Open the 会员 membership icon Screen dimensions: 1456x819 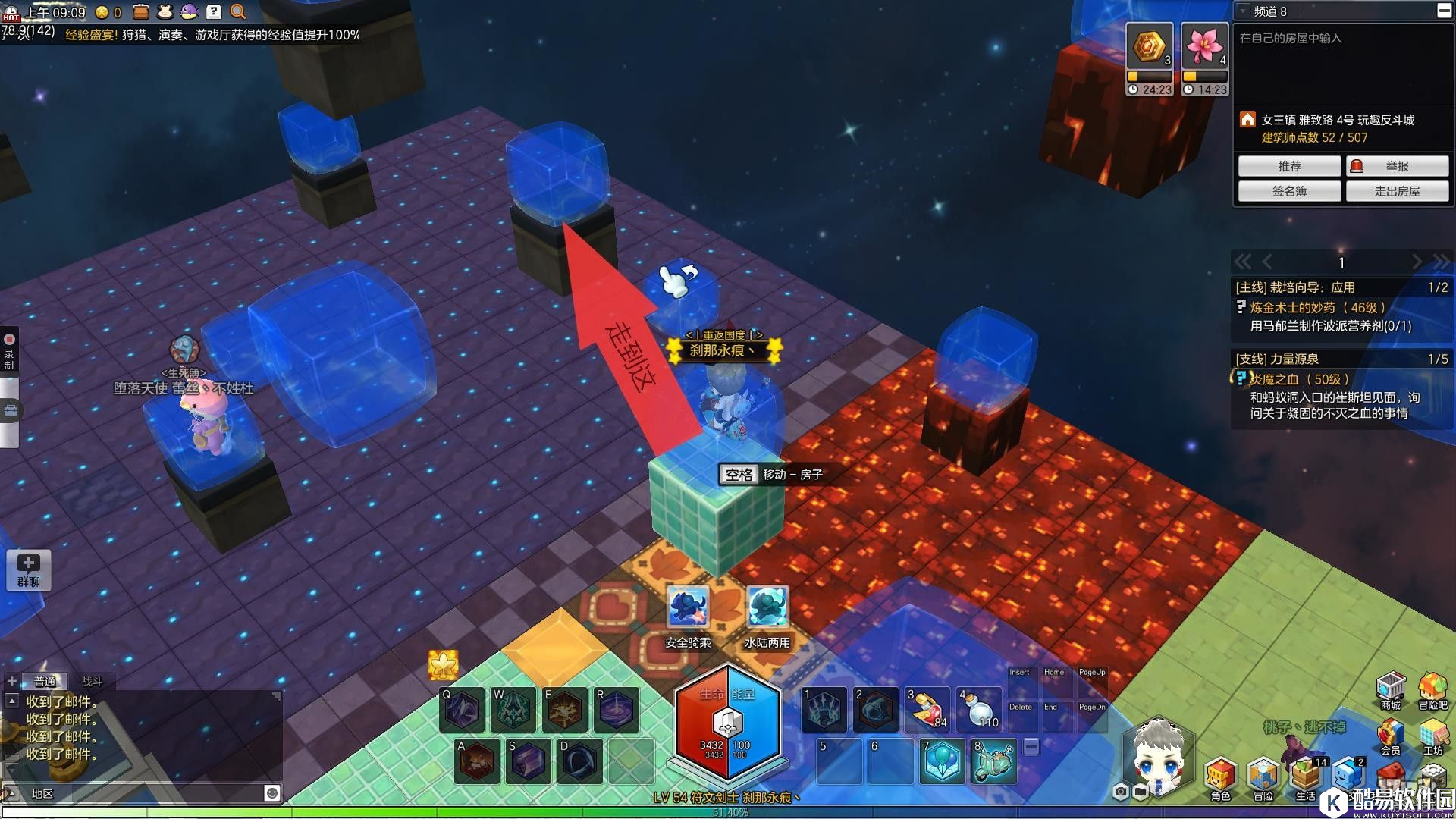pyautogui.click(x=1390, y=734)
